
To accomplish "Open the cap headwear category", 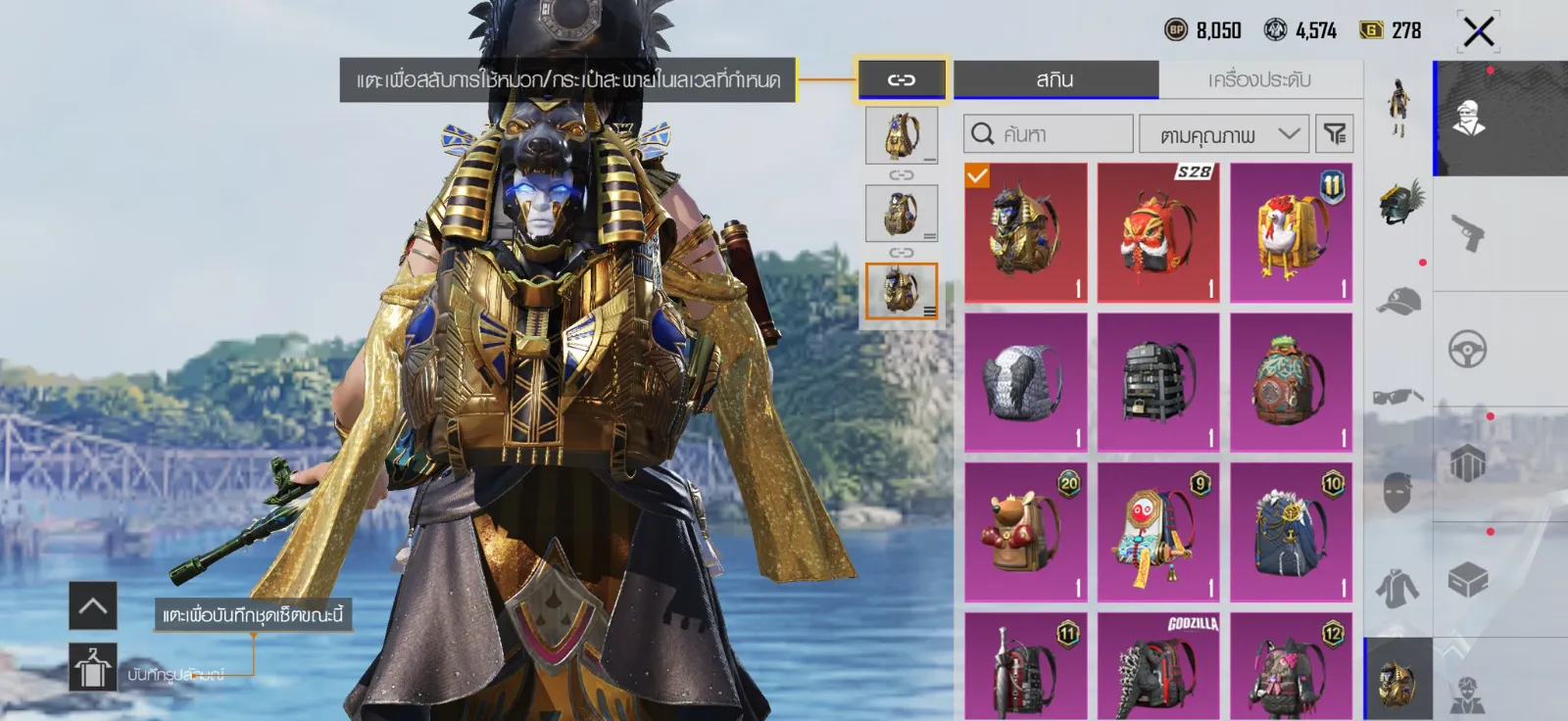I will point(1398,301).
